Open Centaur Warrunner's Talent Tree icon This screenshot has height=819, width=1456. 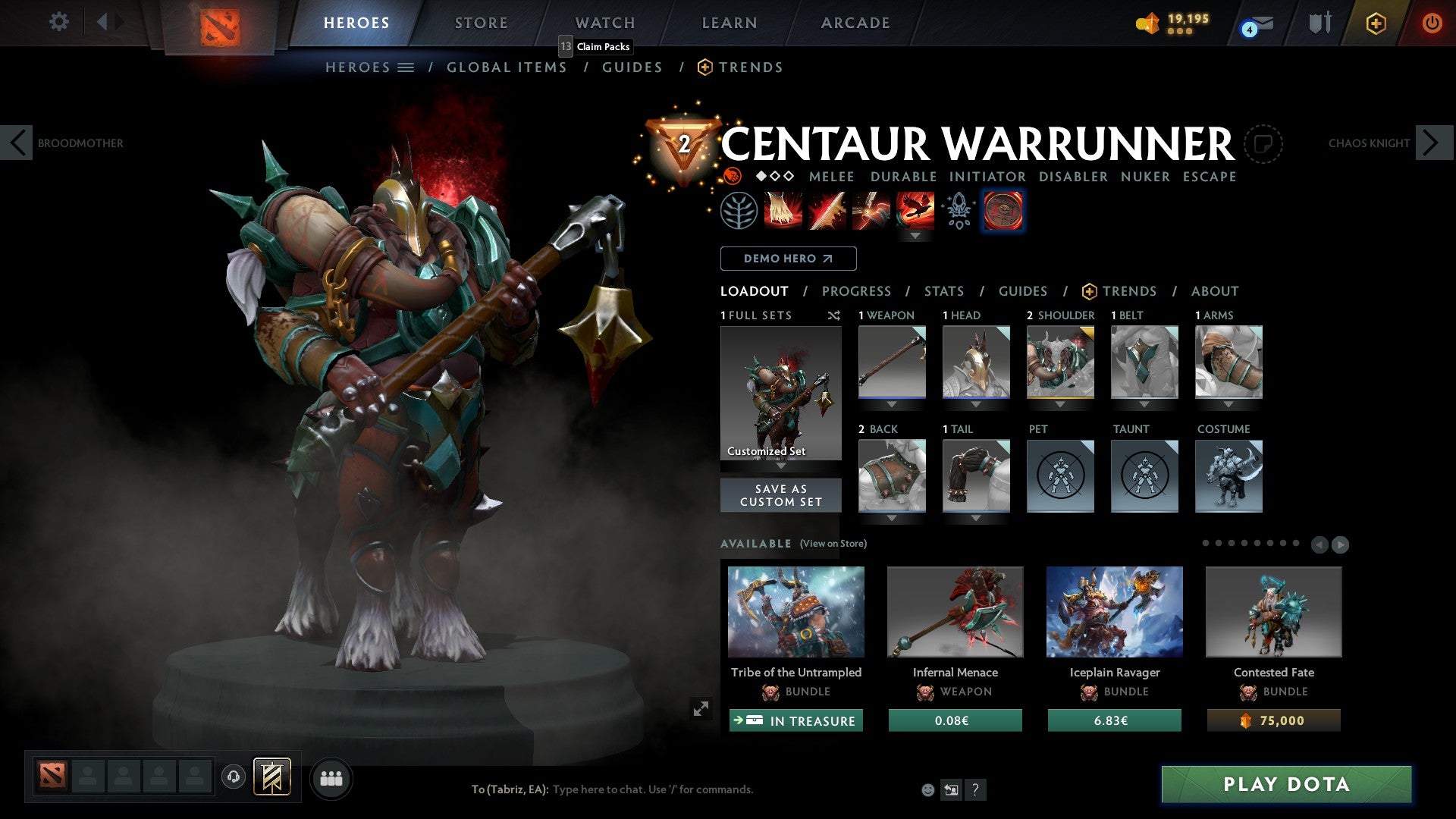tap(739, 211)
